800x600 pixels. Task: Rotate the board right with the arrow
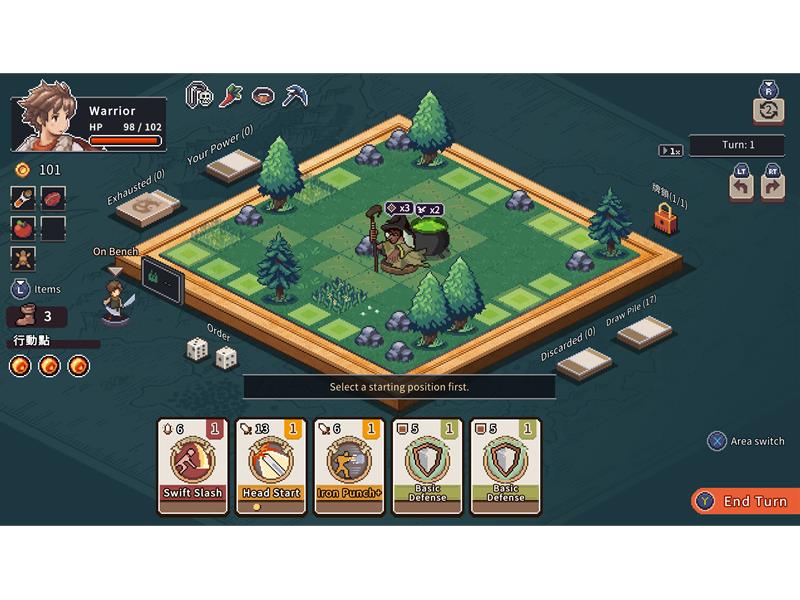pyautogui.click(x=772, y=186)
